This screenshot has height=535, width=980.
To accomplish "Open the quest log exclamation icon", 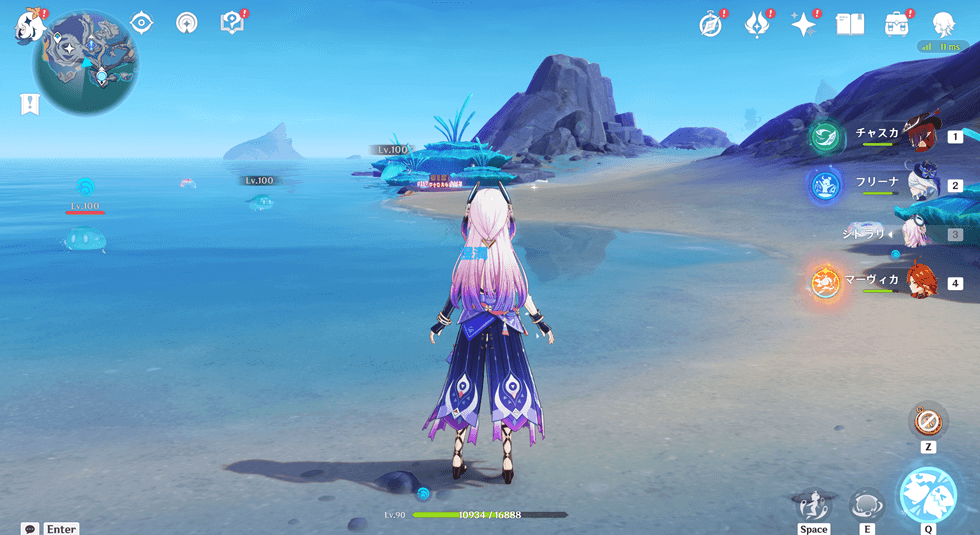I will [x=30, y=102].
